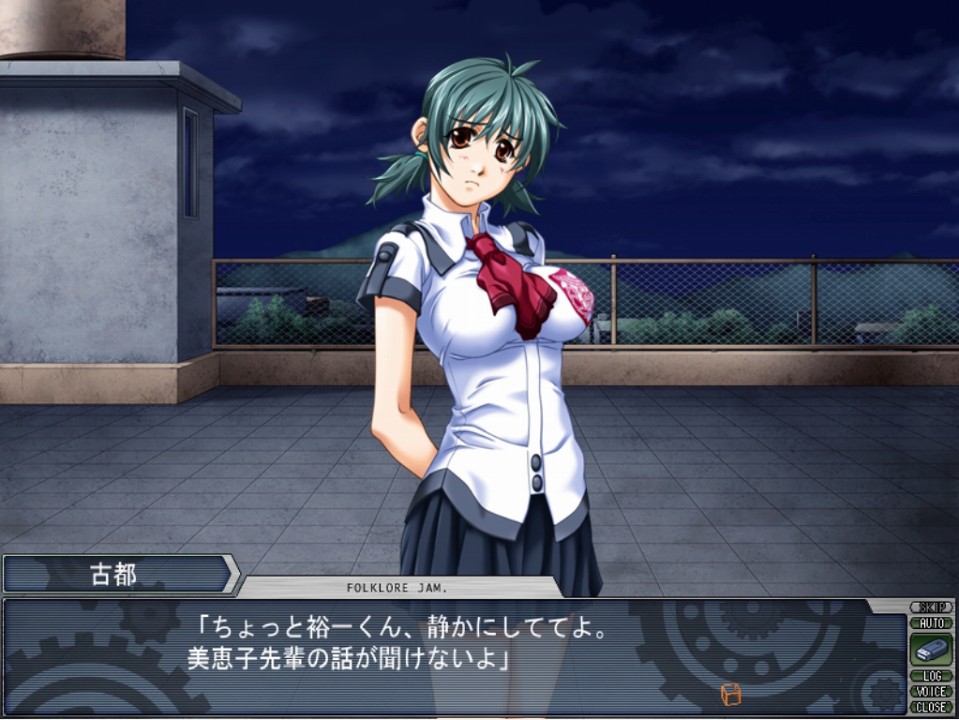
Task: Hide the text window with CLOSE
Action: click(x=931, y=706)
